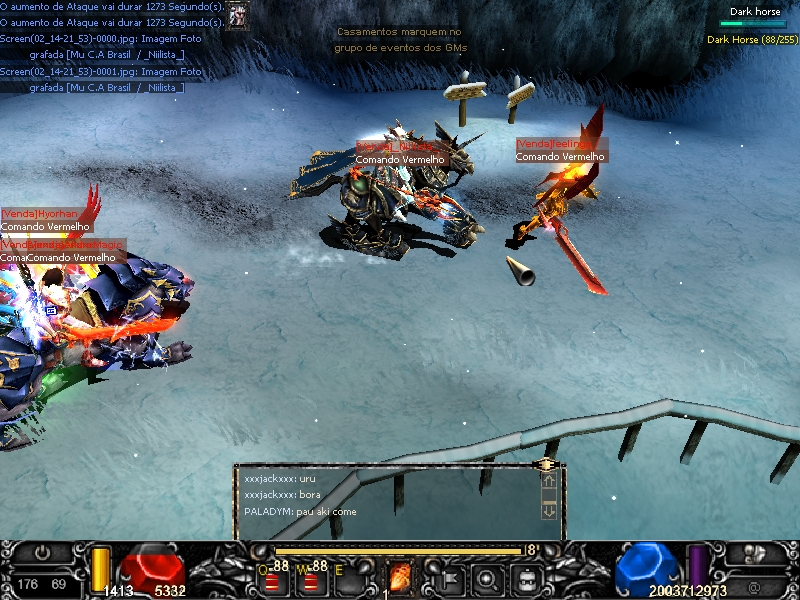Image resolution: width=800 pixels, height=600 pixels.
Task: Click the power button in the bottom-left panel
Action: 43,552
